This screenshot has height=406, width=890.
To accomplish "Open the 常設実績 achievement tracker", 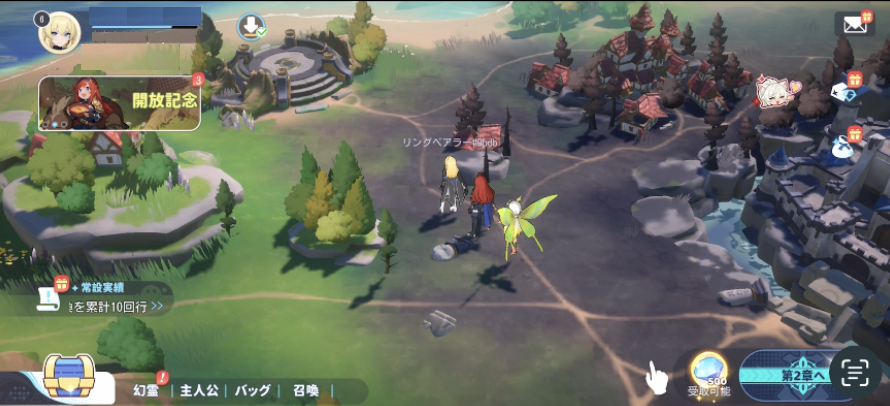I will [98, 298].
